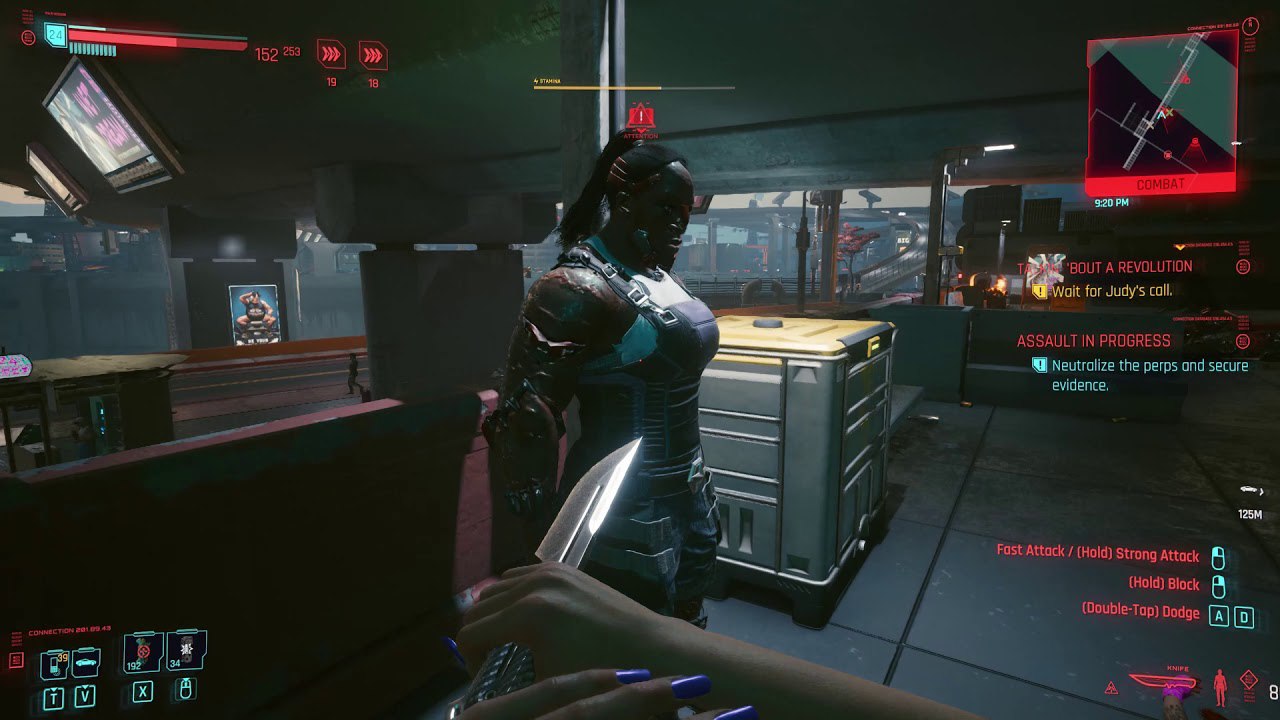Call your vehicle from the car slot
The height and width of the screenshot is (720, 1280).
85,662
